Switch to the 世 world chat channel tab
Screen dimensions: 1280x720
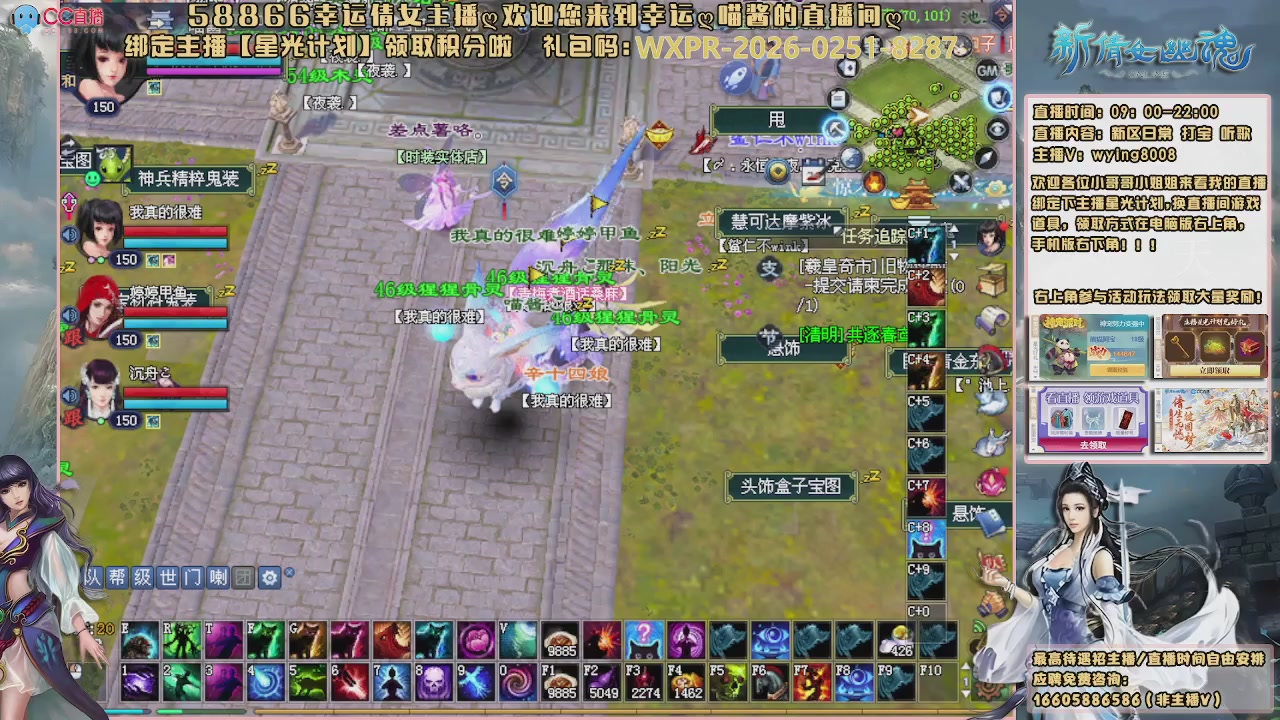pyautogui.click(x=168, y=578)
